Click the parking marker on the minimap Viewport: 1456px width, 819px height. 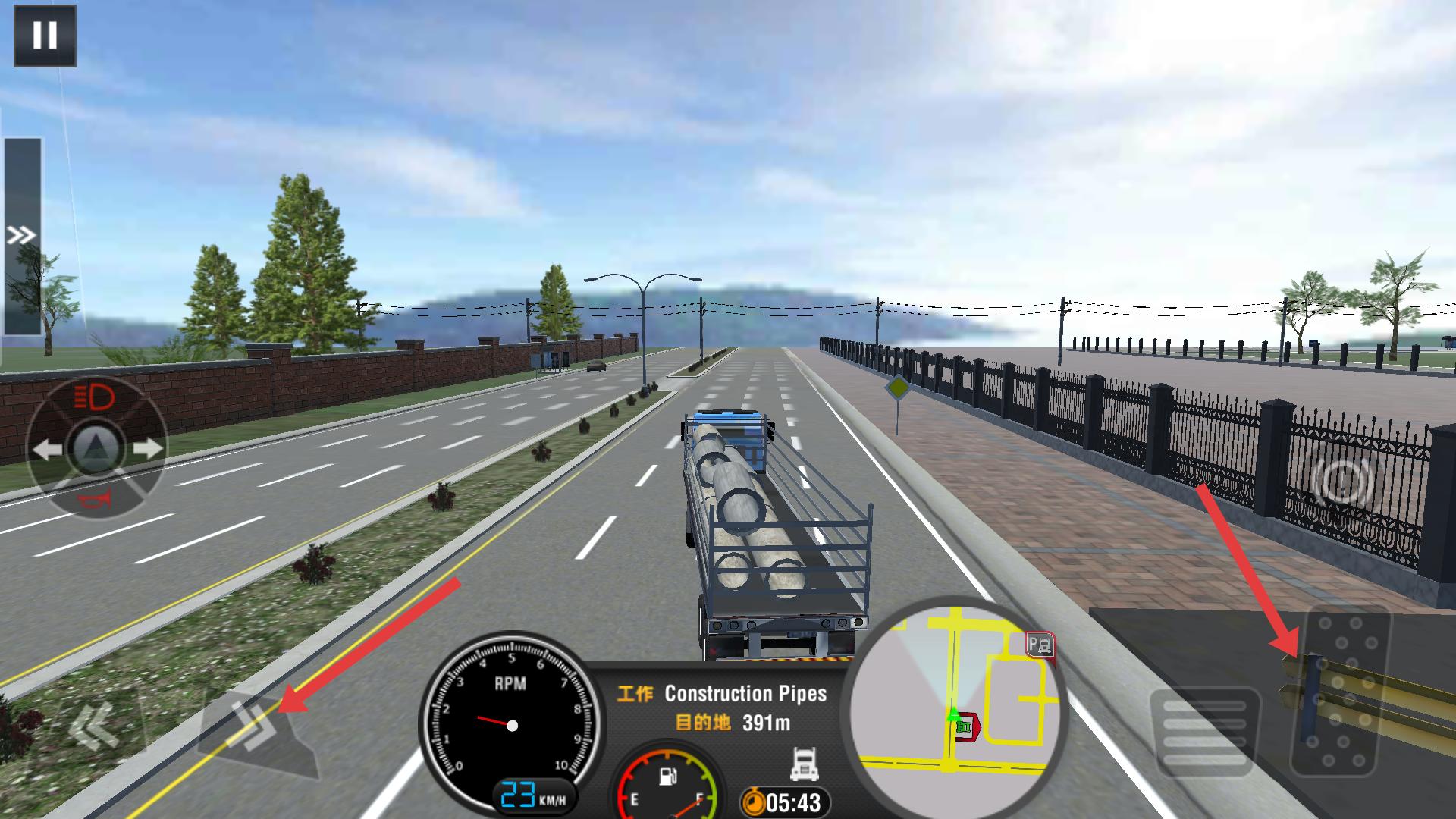pyautogui.click(x=1040, y=646)
